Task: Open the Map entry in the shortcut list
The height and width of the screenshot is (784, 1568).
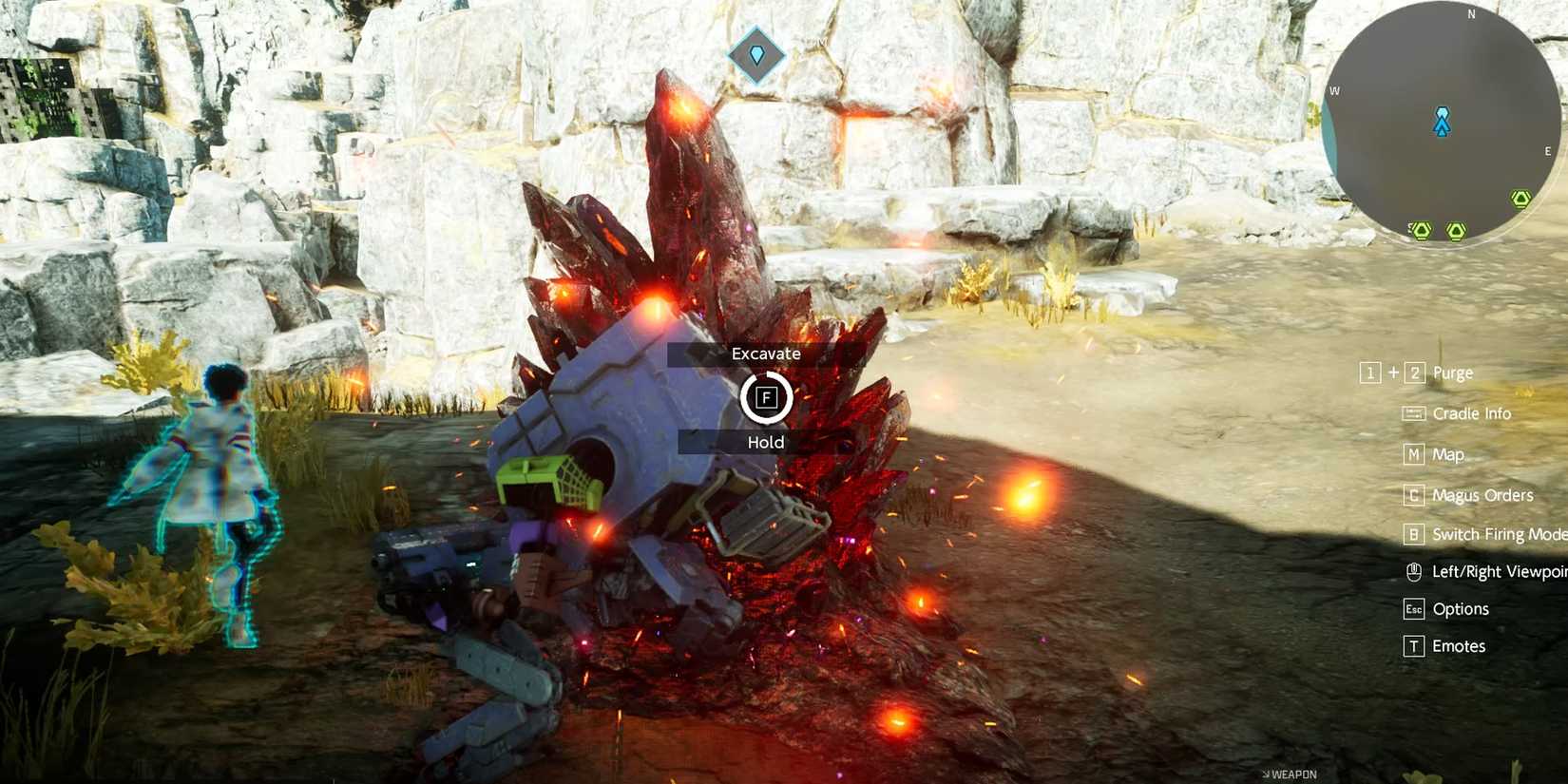Action: point(1446,454)
